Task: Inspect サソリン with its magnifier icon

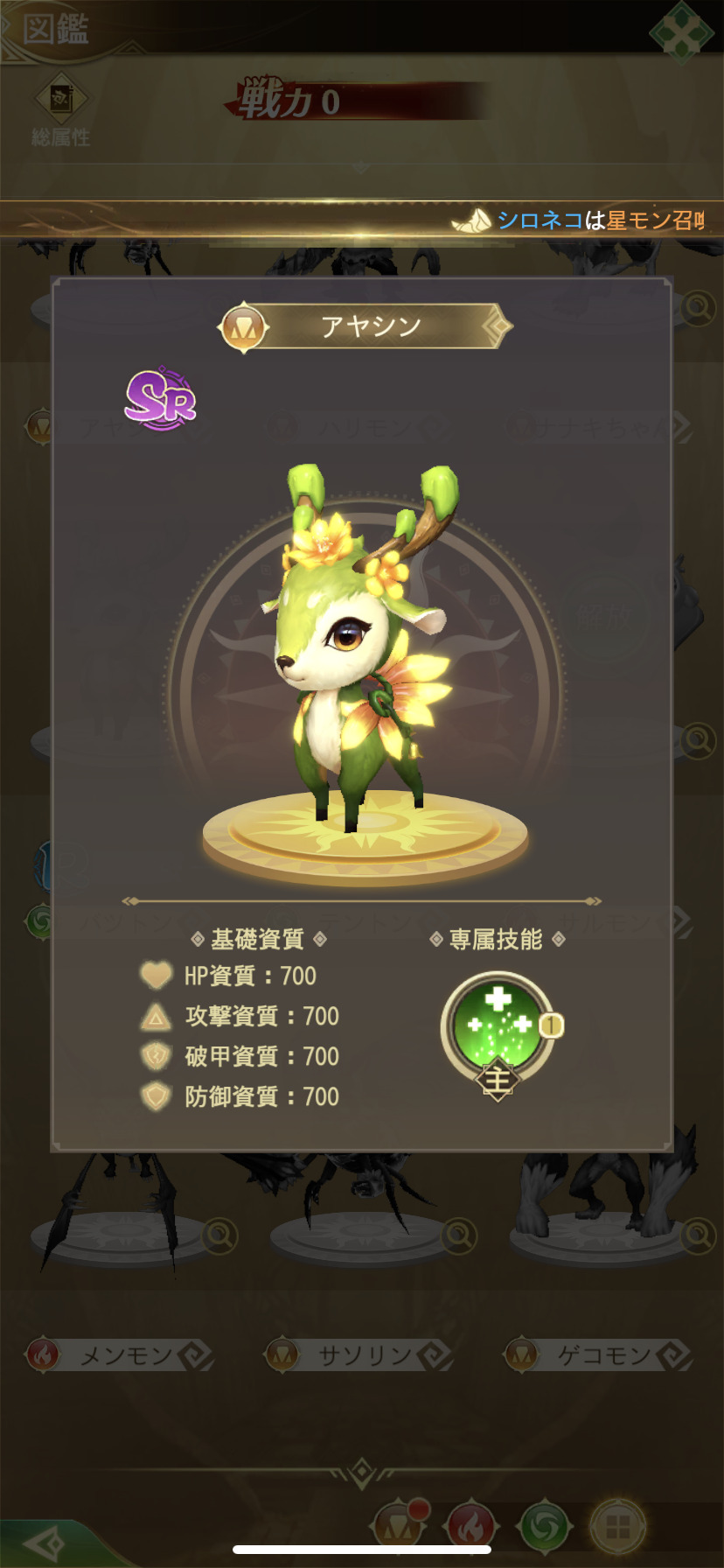Action: click(459, 1235)
